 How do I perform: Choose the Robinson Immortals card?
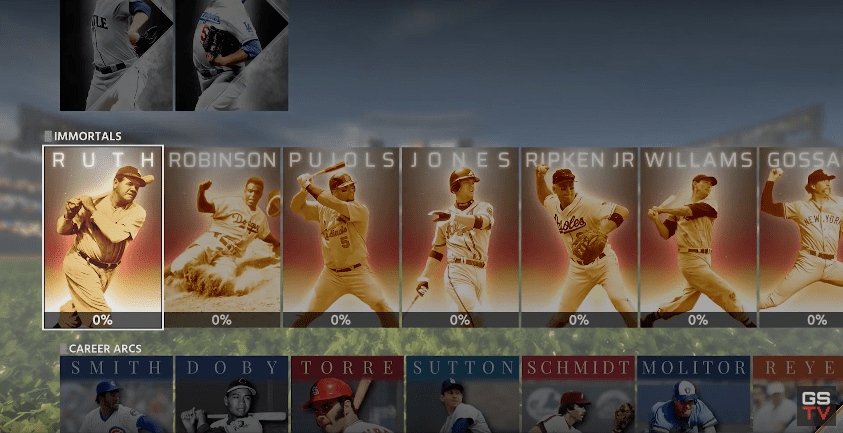pyautogui.click(x=221, y=237)
